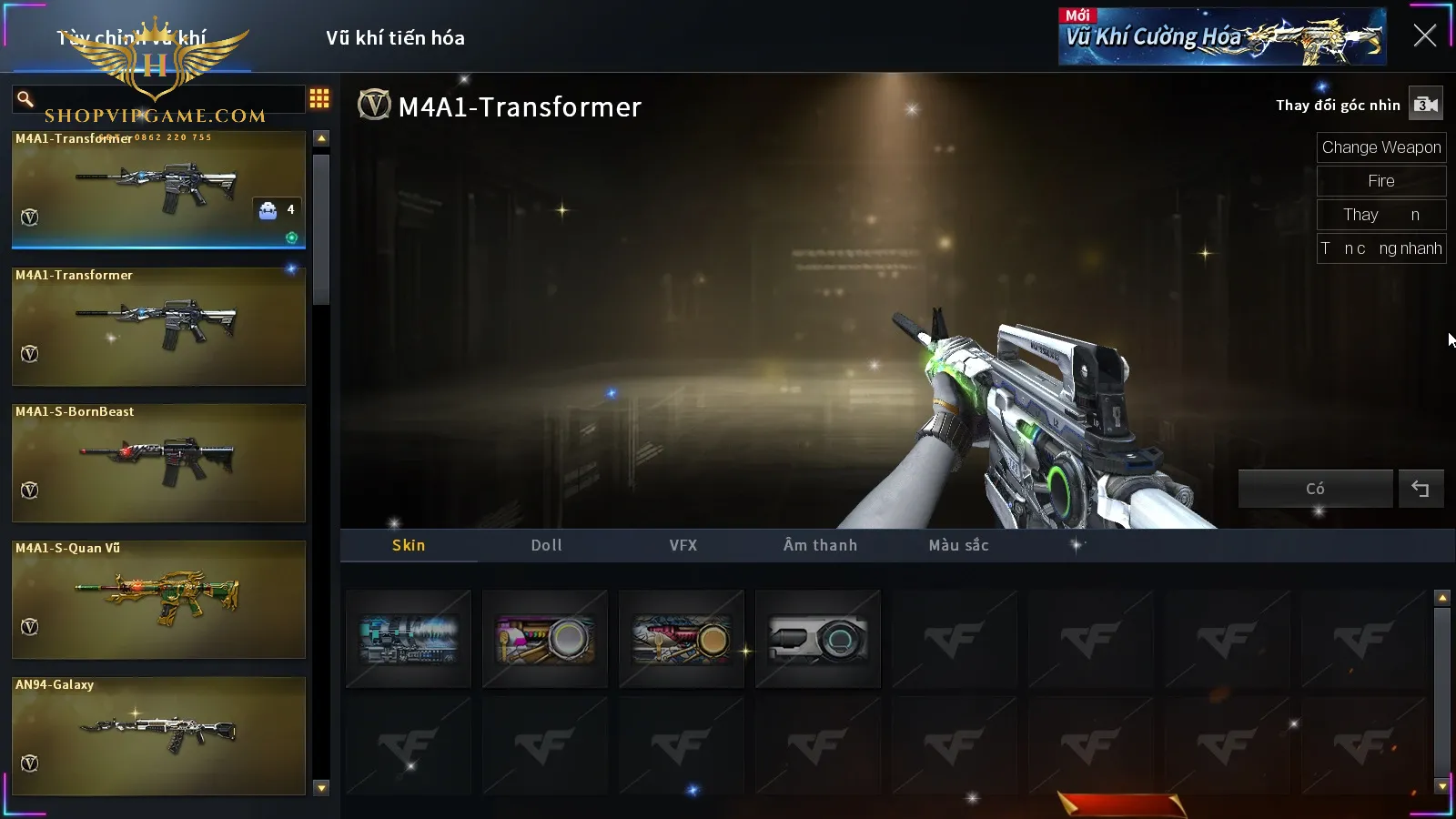The image size is (1456, 819).
Task: Click the back arrow button
Action: [1421, 489]
